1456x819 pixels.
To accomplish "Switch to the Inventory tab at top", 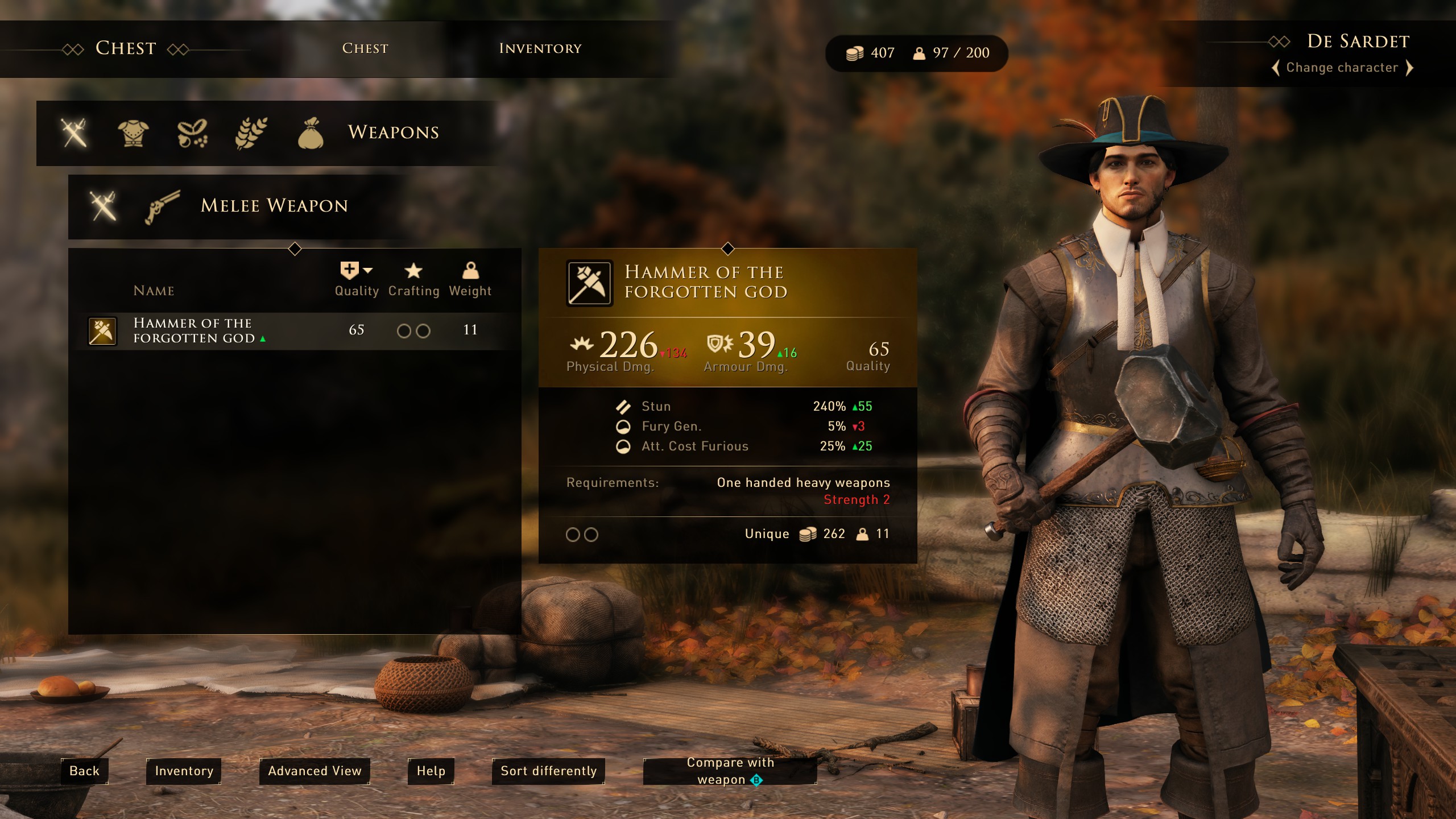I will pos(540,49).
